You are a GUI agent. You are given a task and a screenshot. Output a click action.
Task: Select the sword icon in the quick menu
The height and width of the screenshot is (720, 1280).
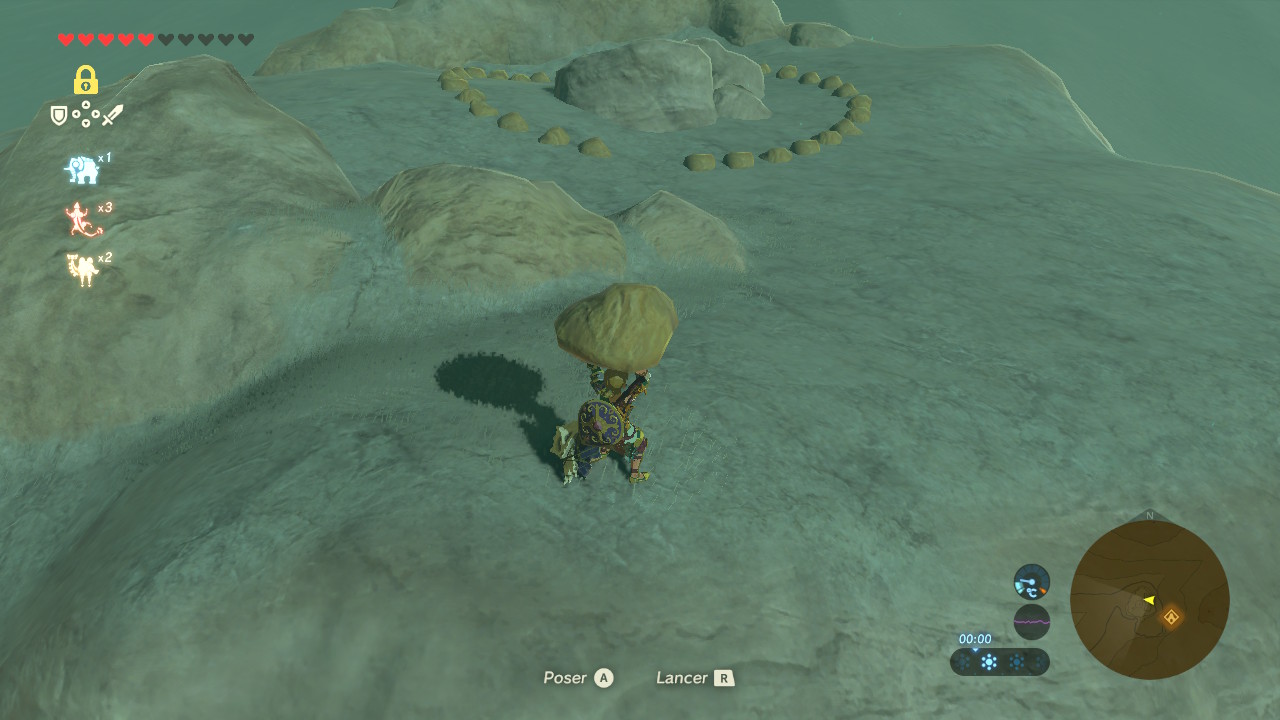click(x=112, y=116)
